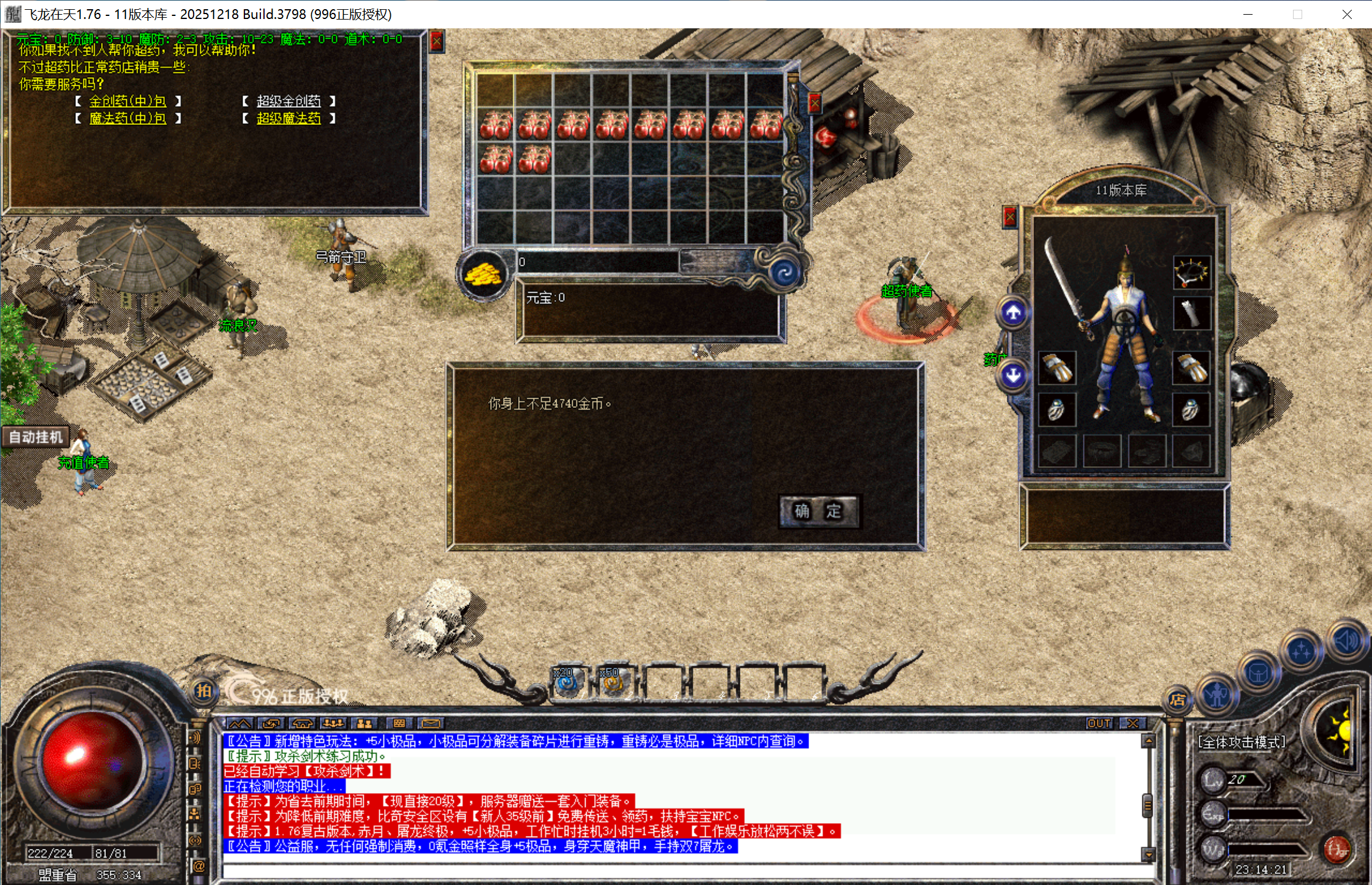Close the inventory bag panel
The image size is (1372, 885).
(x=815, y=104)
